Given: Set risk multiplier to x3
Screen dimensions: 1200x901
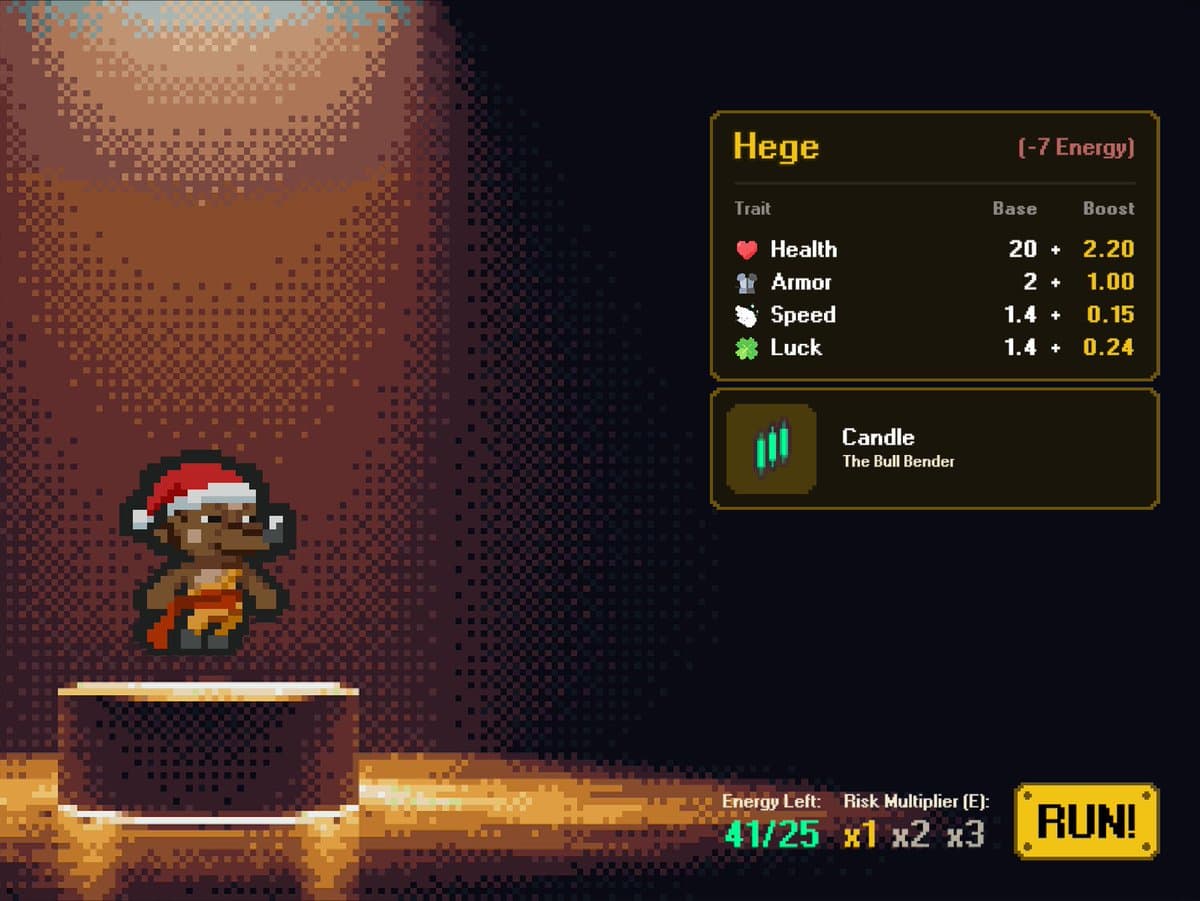Looking at the screenshot, I should [965, 834].
